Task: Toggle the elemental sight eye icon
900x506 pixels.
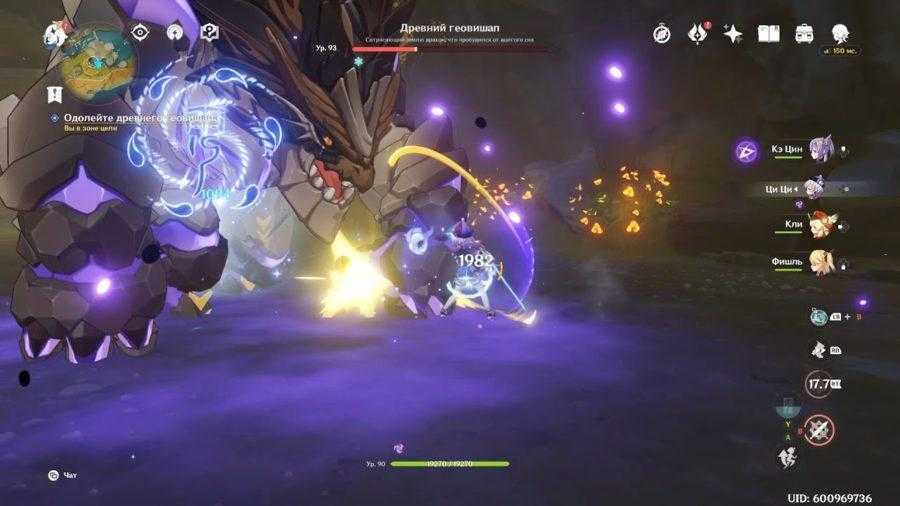Action: pos(141,32)
